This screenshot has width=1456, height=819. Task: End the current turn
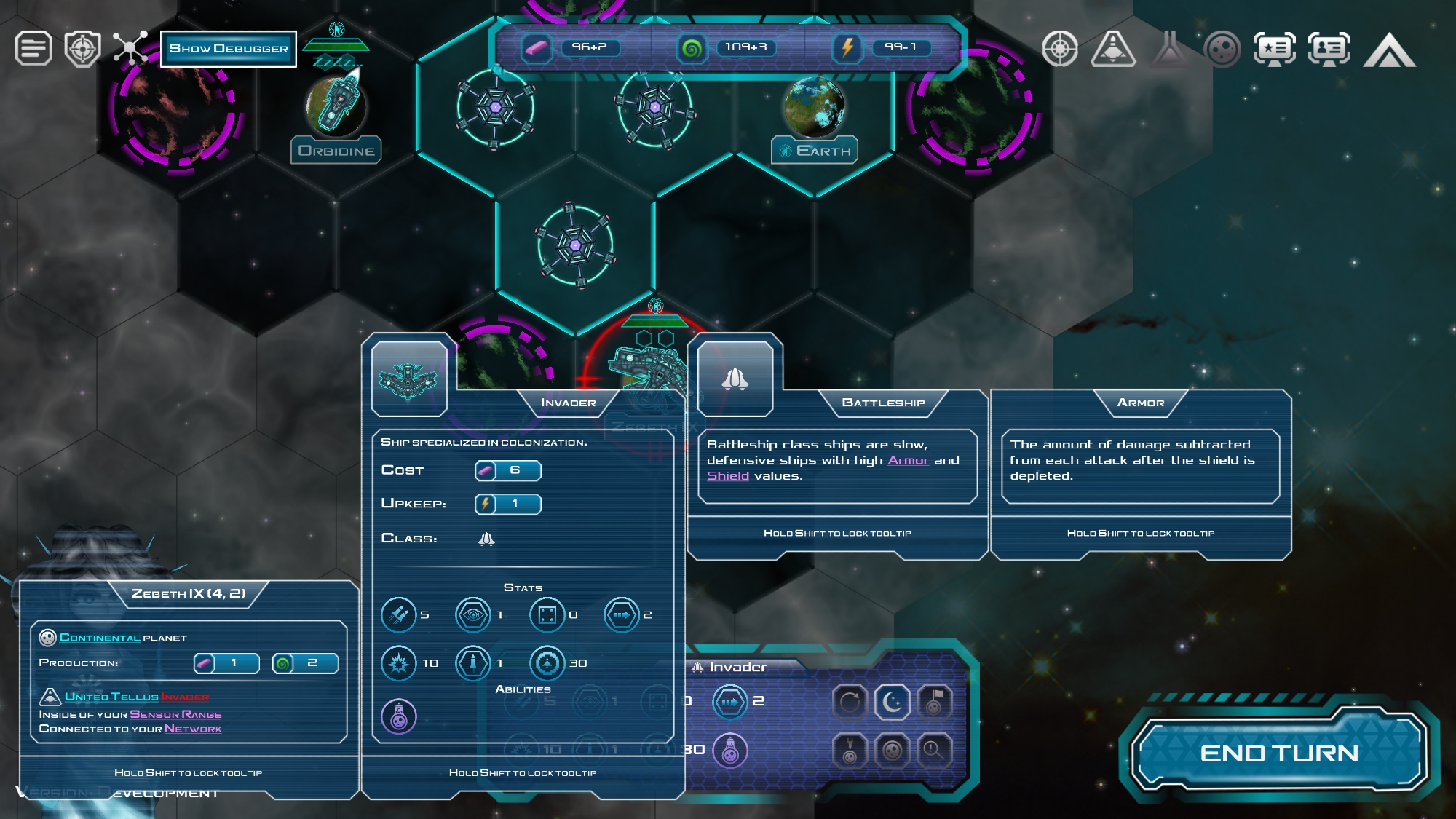[x=1278, y=753]
